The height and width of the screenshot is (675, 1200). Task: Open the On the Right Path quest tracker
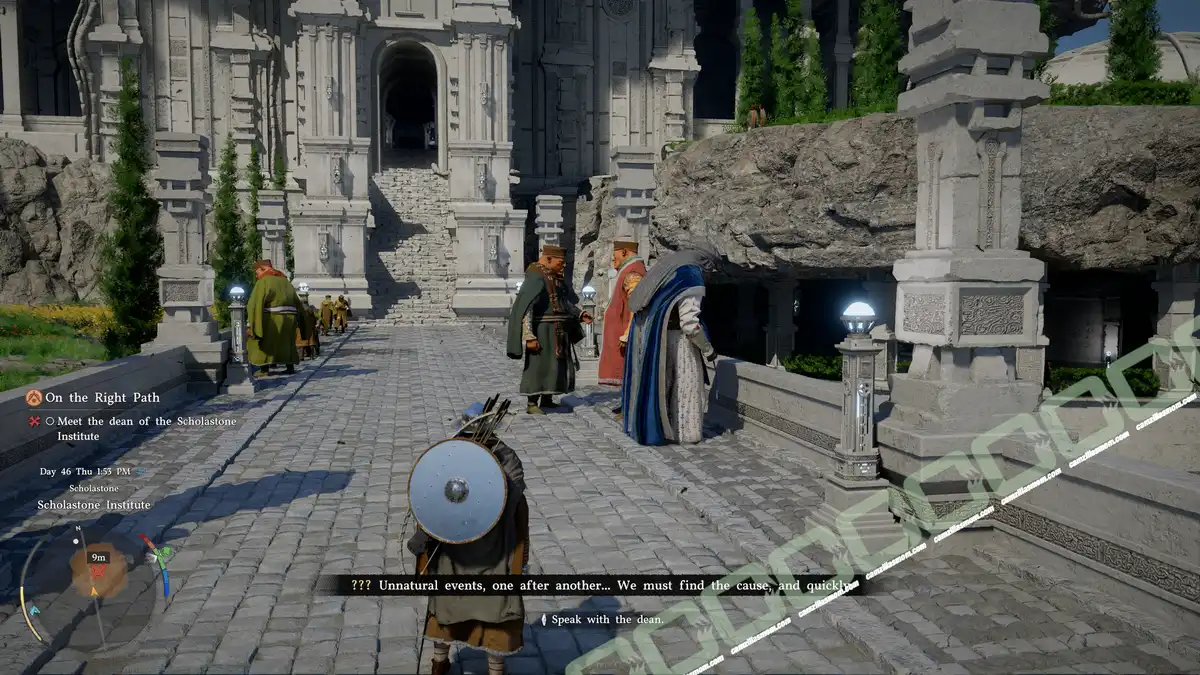tap(102, 397)
